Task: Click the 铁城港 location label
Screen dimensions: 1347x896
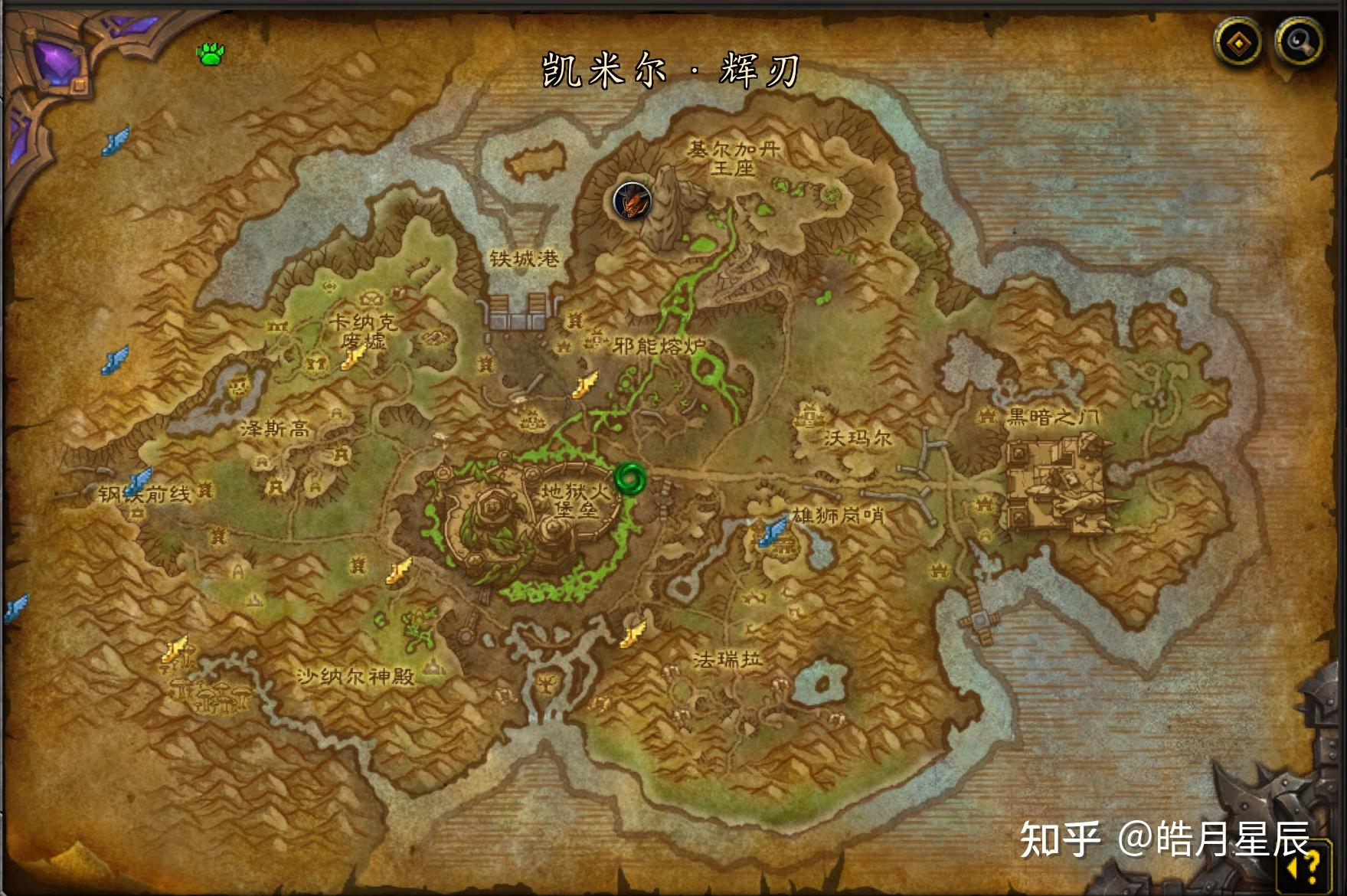Action: pyautogui.click(x=526, y=257)
